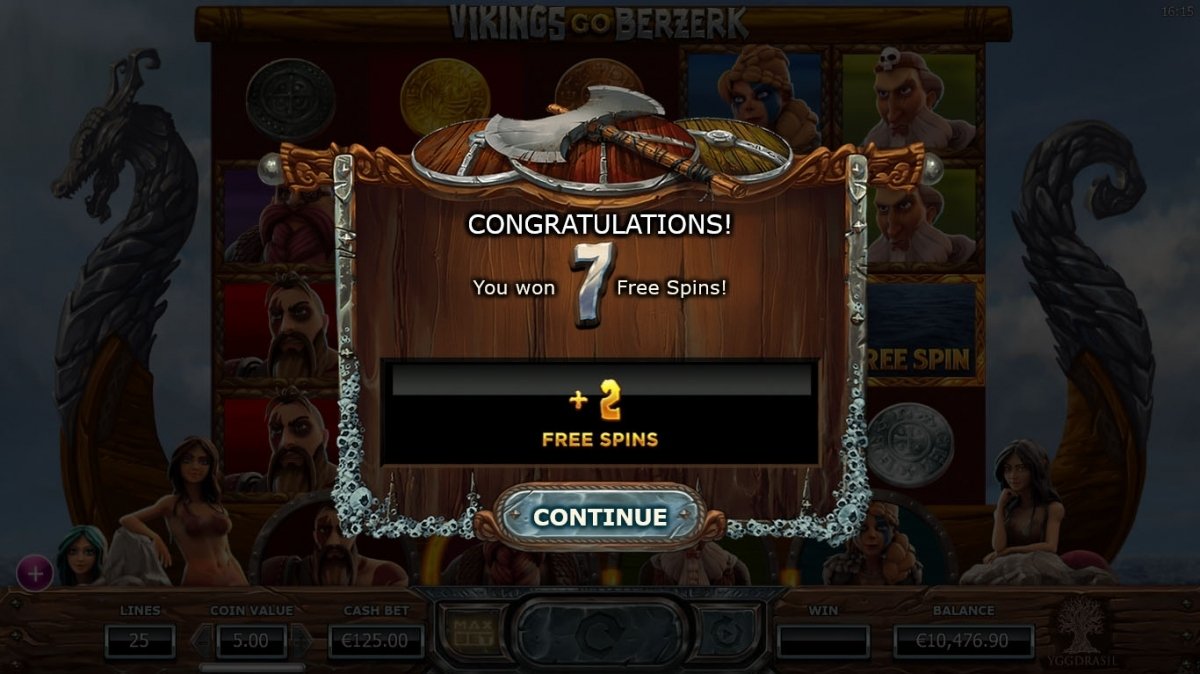Screen dimensions: 1200x674
Task: Open the purple plus menu button
Action: [x=35, y=574]
